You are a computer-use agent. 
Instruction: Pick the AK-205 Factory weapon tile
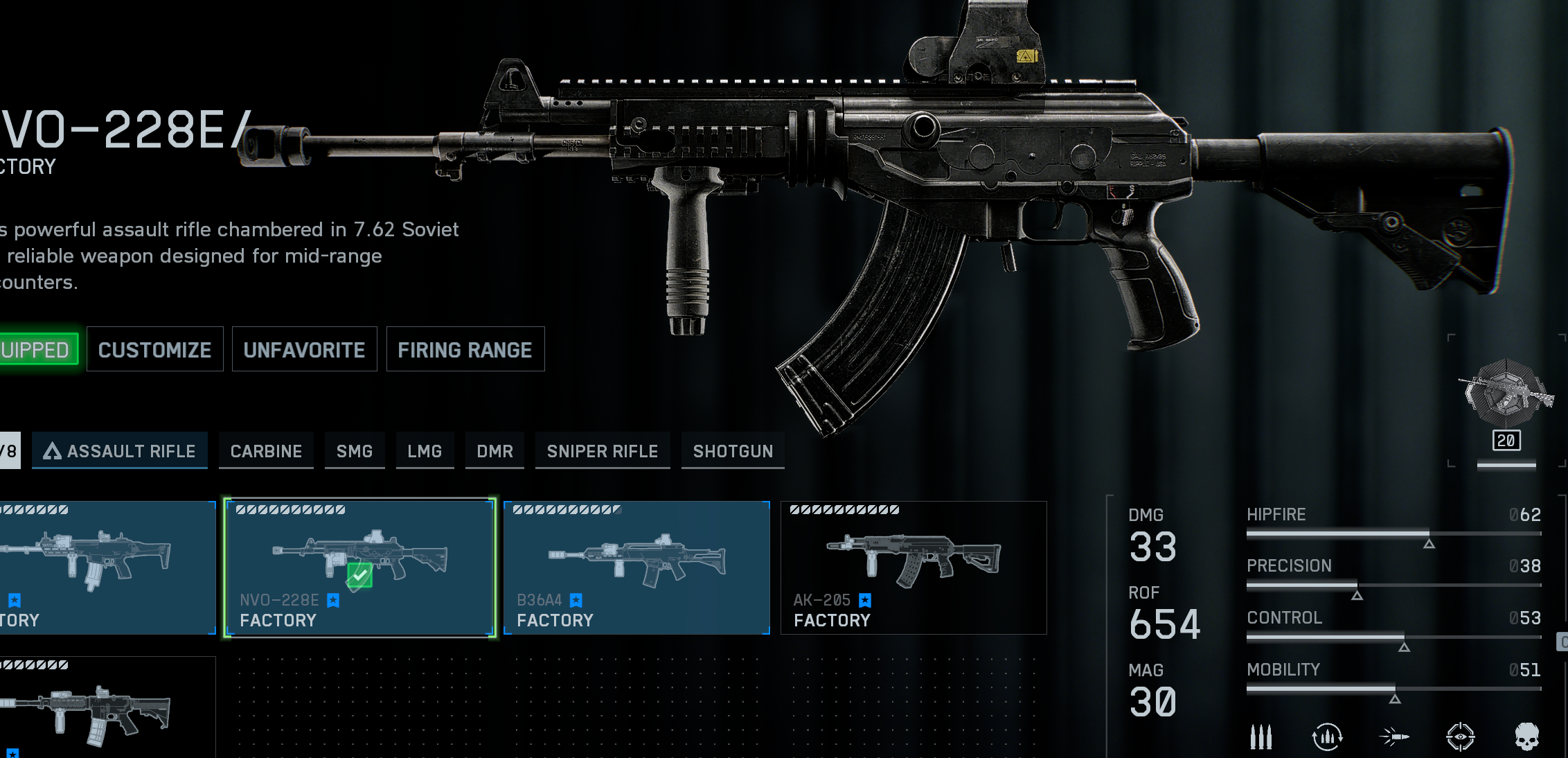pyautogui.click(x=914, y=567)
